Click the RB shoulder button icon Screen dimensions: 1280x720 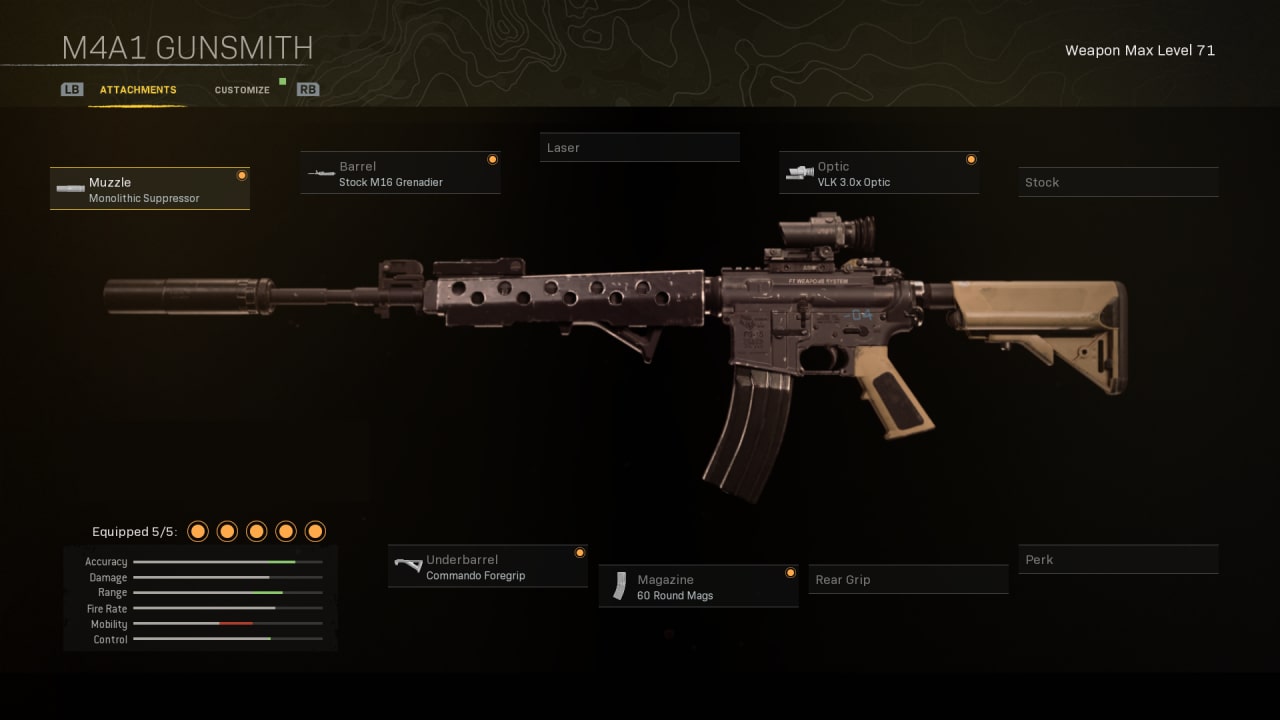pyautogui.click(x=308, y=89)
